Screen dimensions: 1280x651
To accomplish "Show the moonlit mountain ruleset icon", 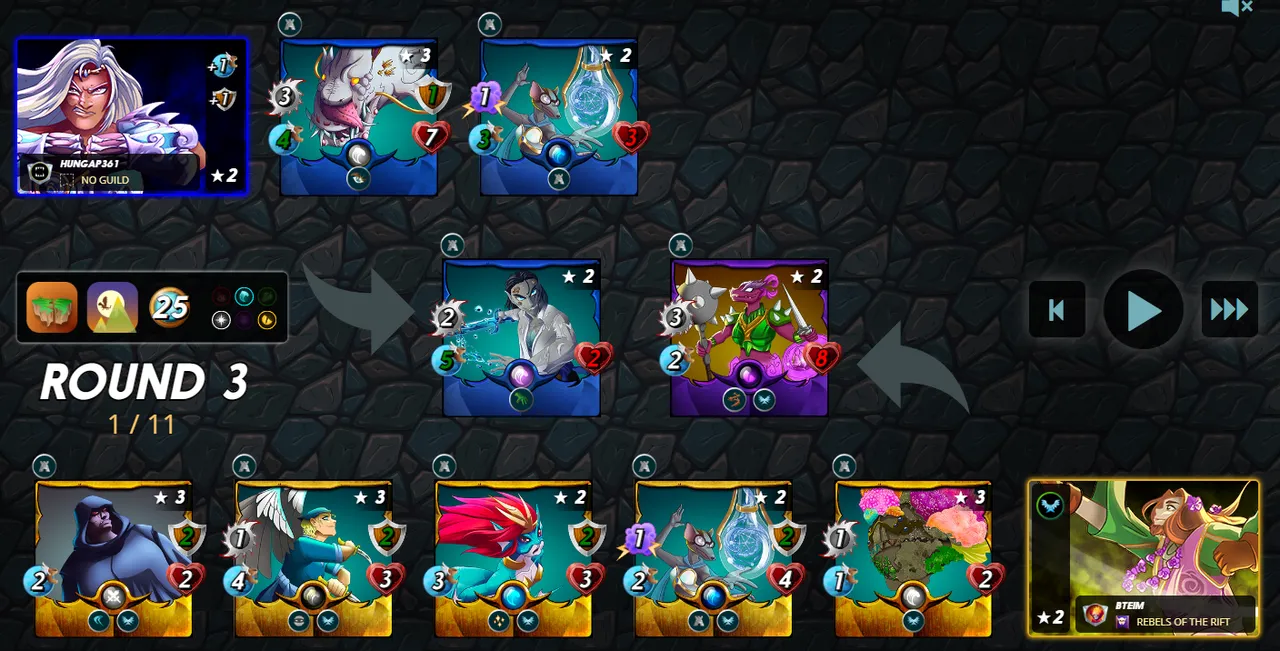I will (x=112, y=307).
